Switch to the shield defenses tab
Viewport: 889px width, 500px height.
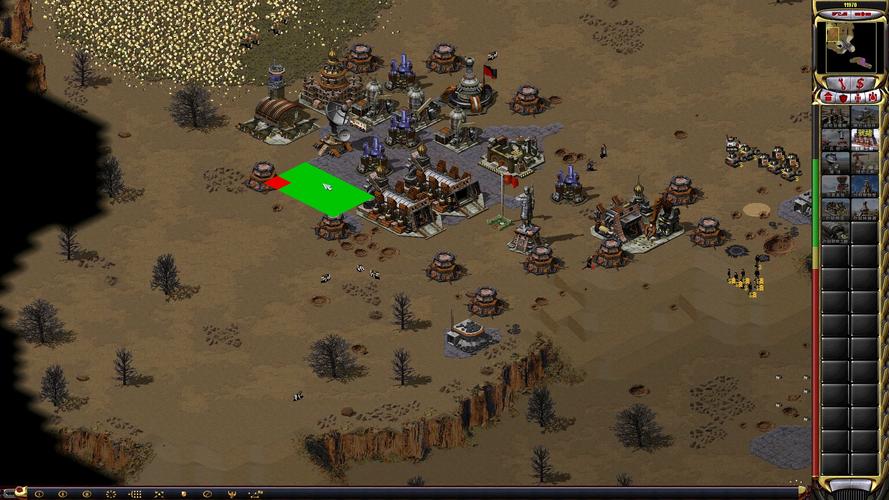coord(842,97)
